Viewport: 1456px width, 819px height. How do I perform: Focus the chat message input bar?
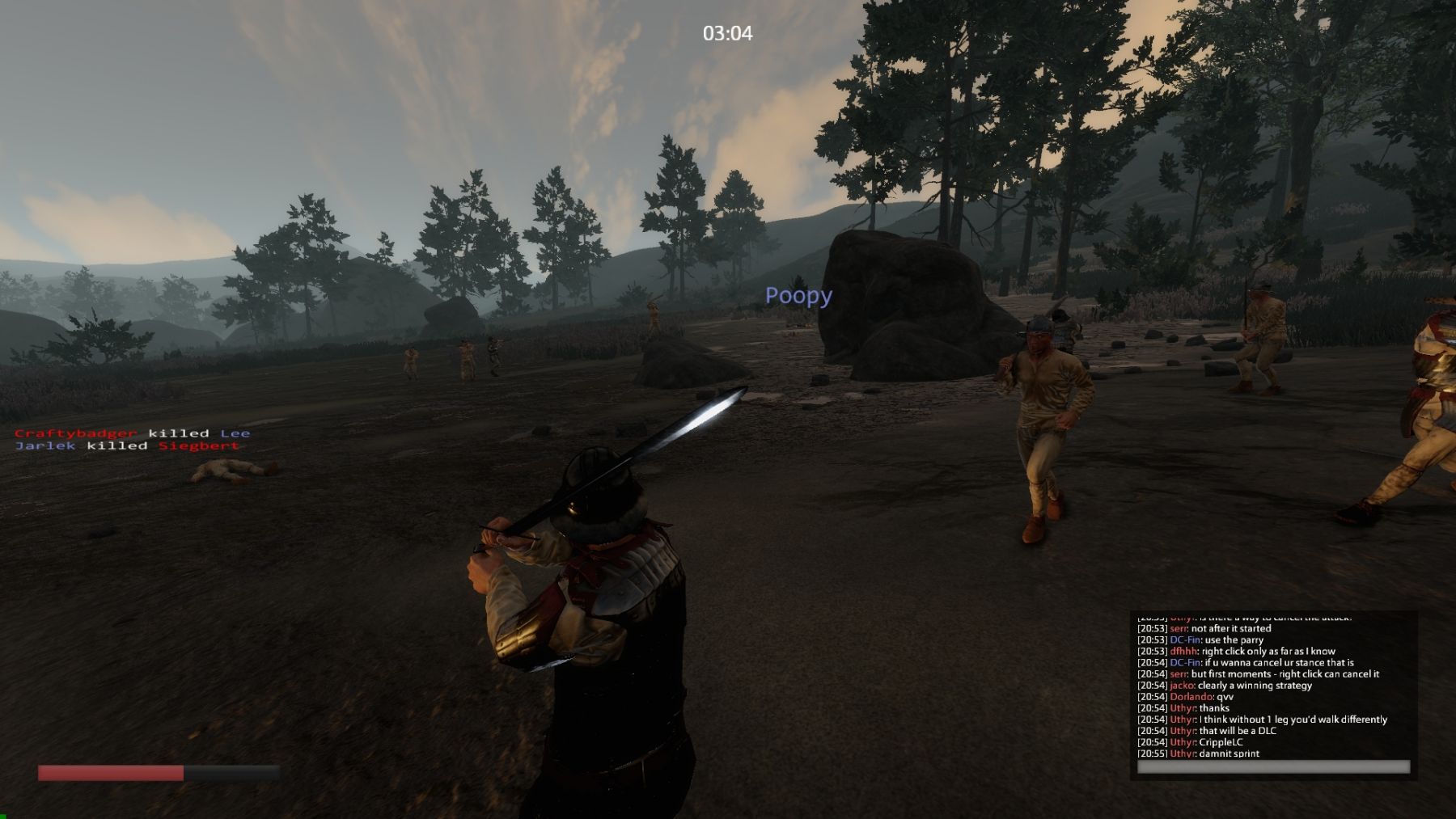point(1273,766)
